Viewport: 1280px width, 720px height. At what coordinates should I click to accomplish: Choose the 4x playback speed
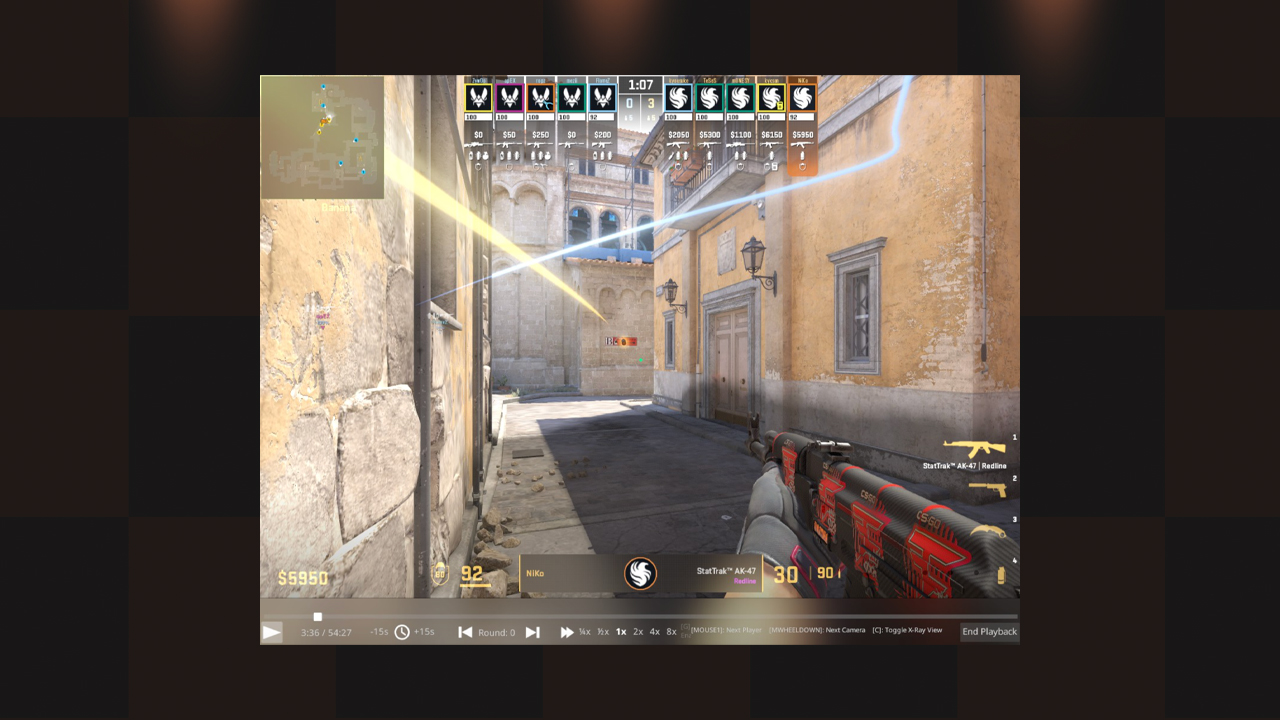655,632
